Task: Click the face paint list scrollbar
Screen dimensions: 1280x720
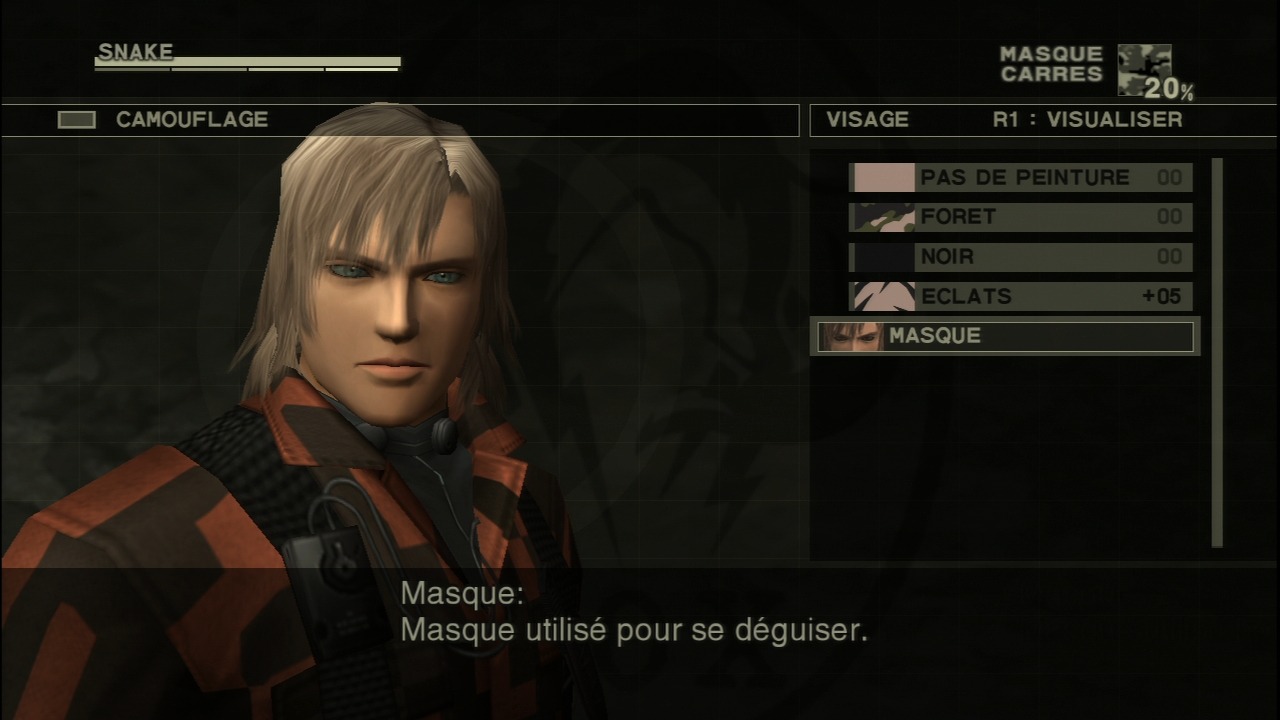Action: pyautogui.click(x=1217, y=352)
